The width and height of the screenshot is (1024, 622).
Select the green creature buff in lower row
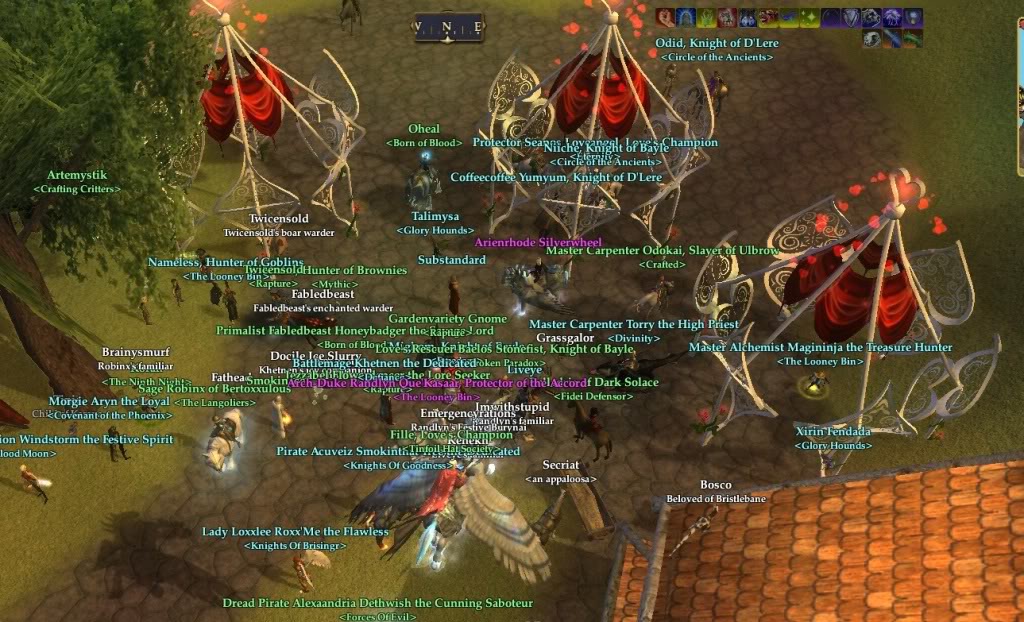(x=913, y=38)
